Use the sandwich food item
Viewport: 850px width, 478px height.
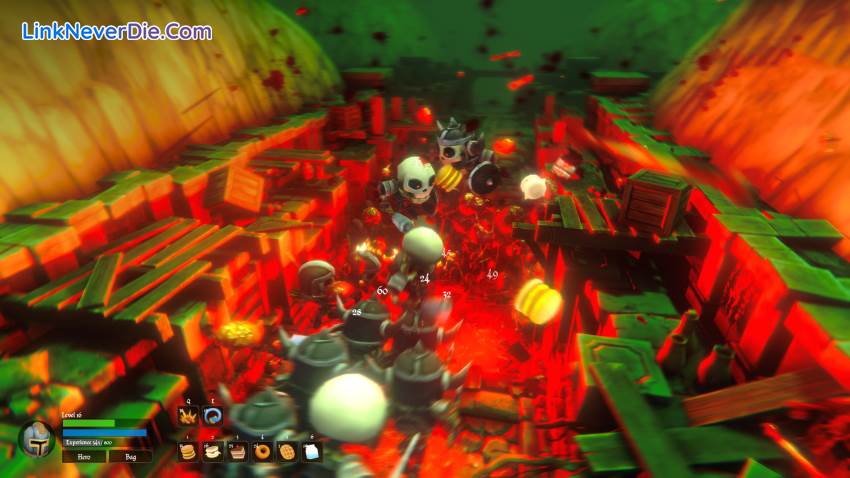[212, 451]
